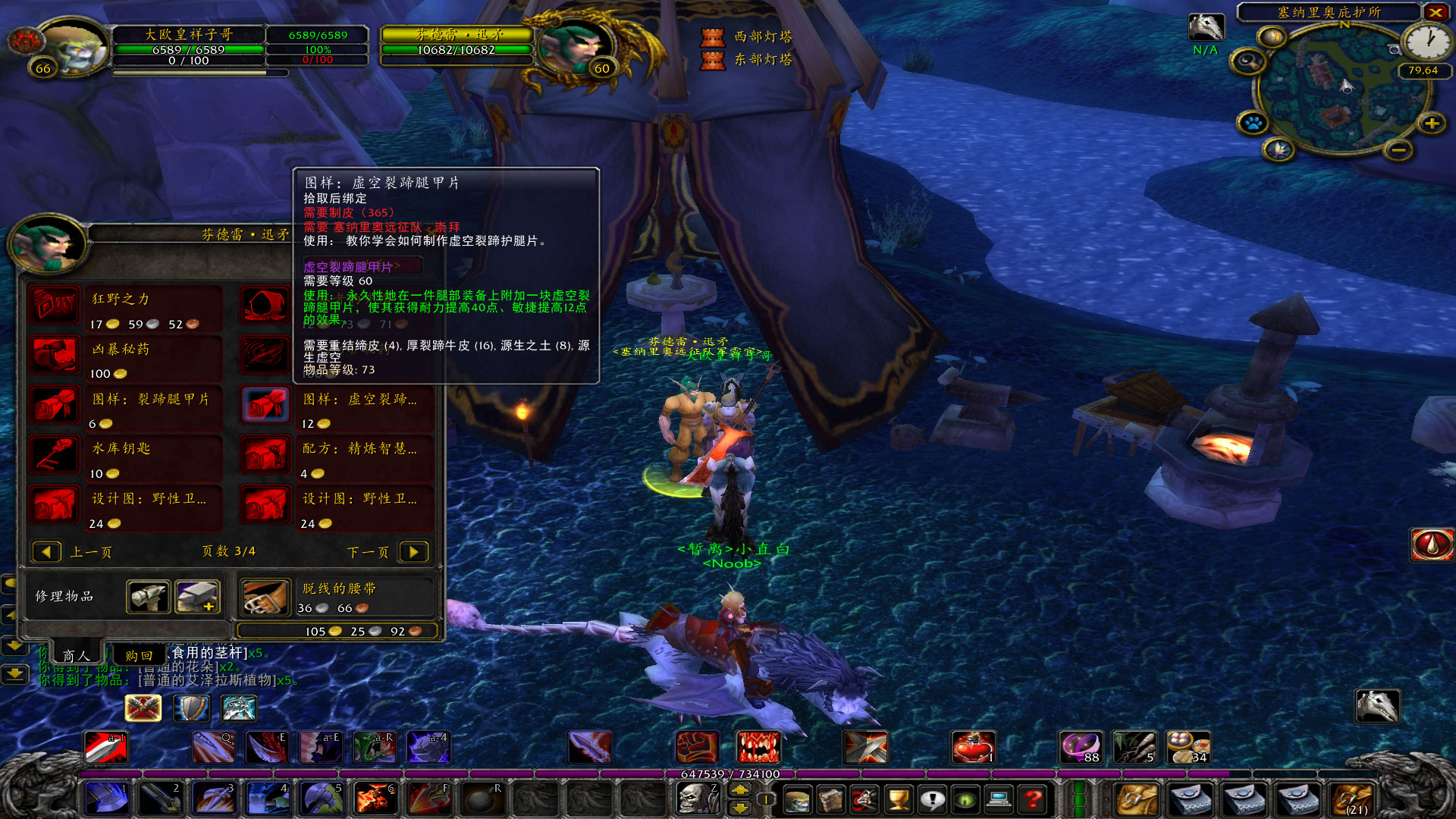Select the 图样：虚空裂蹄 pattern item
The width and height of the screenshot is (1456, 819).
coord(265,406)
